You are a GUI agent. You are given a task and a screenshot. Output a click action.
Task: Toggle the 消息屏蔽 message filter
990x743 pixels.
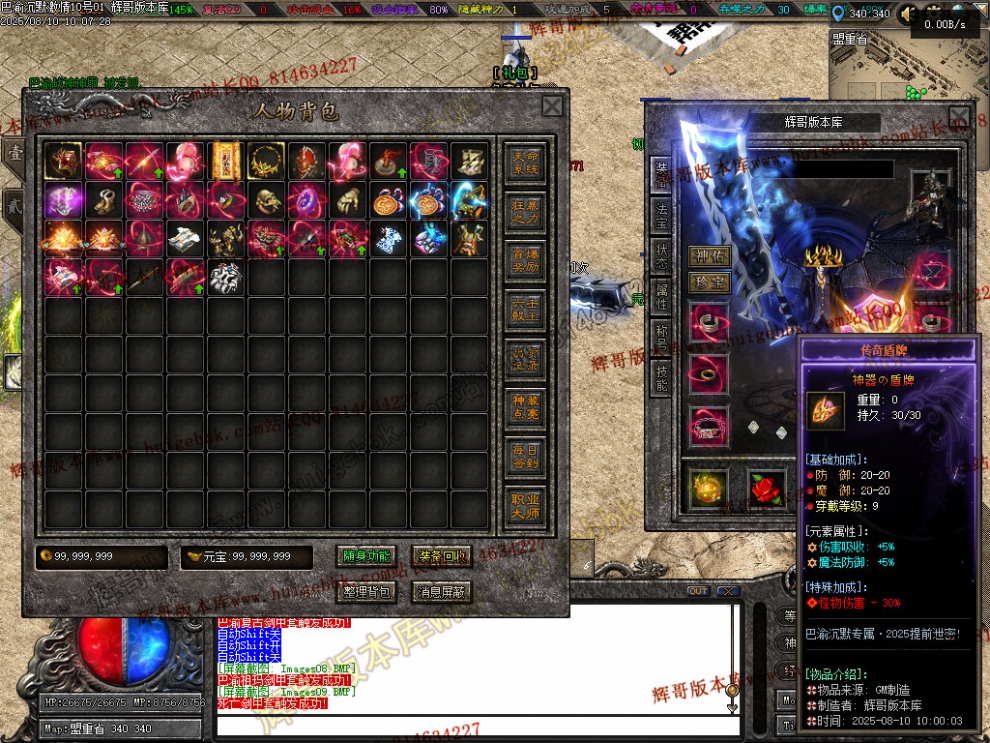click(x=441, y=591)
